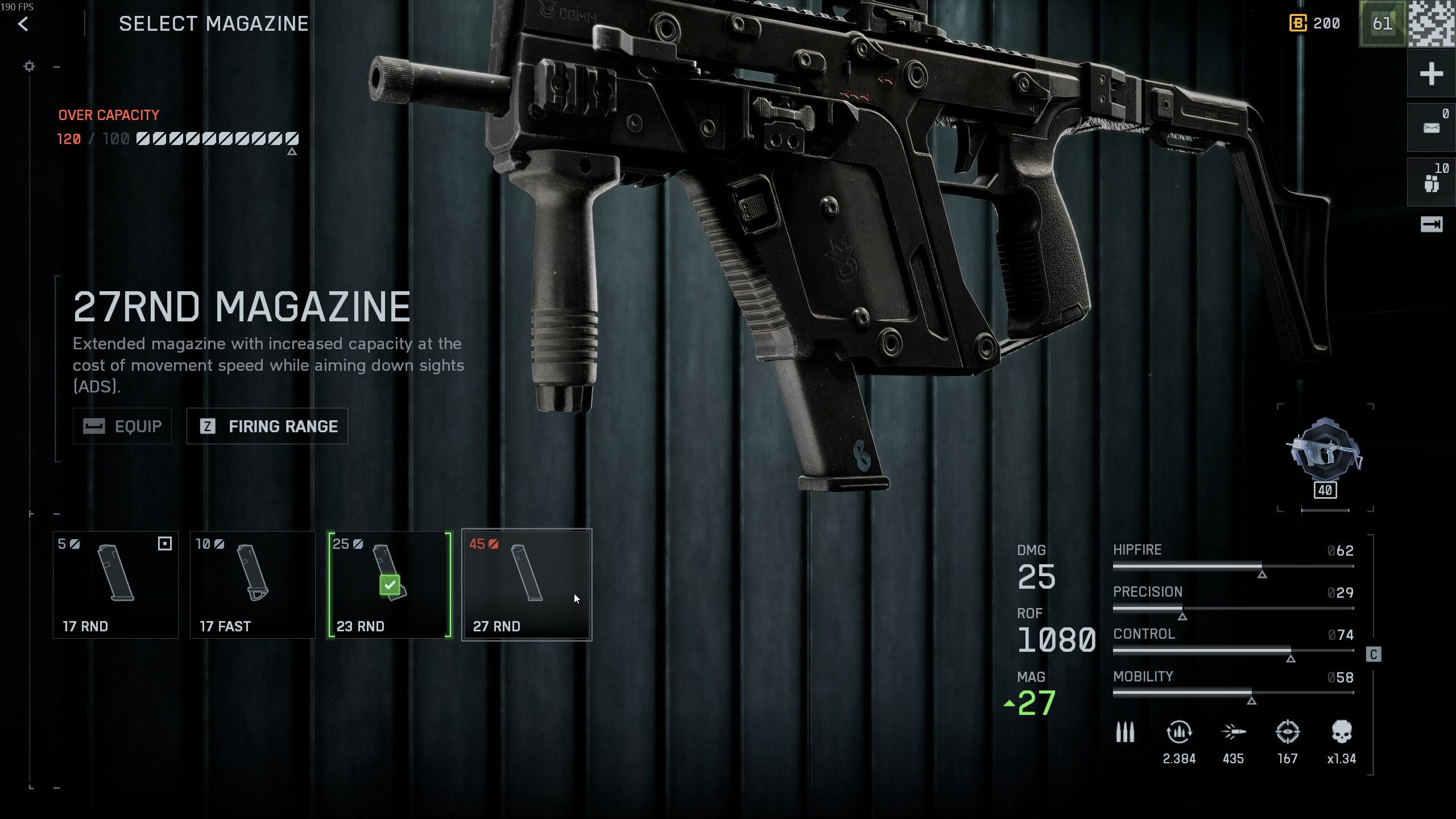Open the player rank 61 badge
1456x819 pixels.
pyautogui.click(x=1382, y=24)
